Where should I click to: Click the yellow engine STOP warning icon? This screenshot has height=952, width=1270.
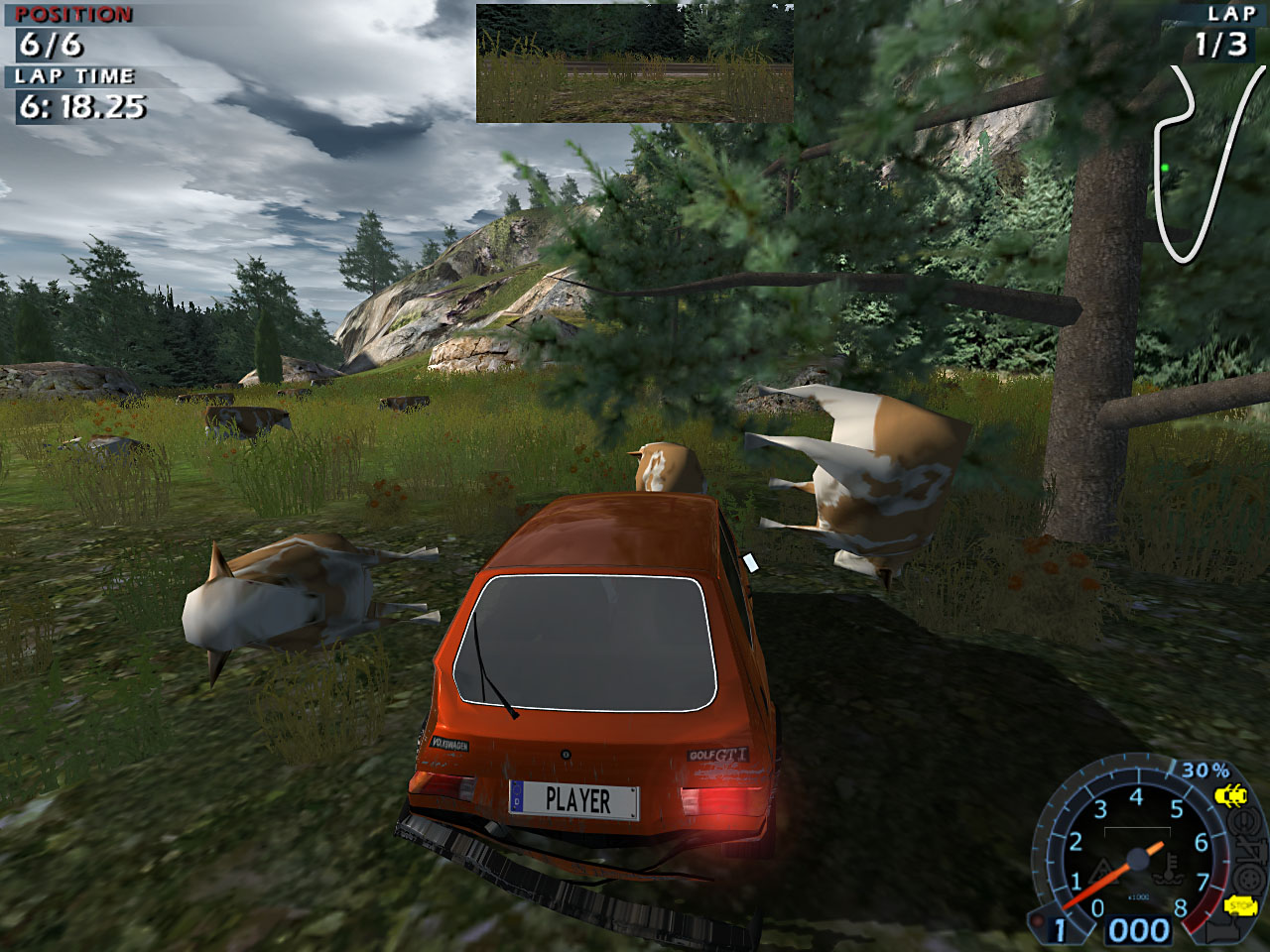pos(1241,905)
